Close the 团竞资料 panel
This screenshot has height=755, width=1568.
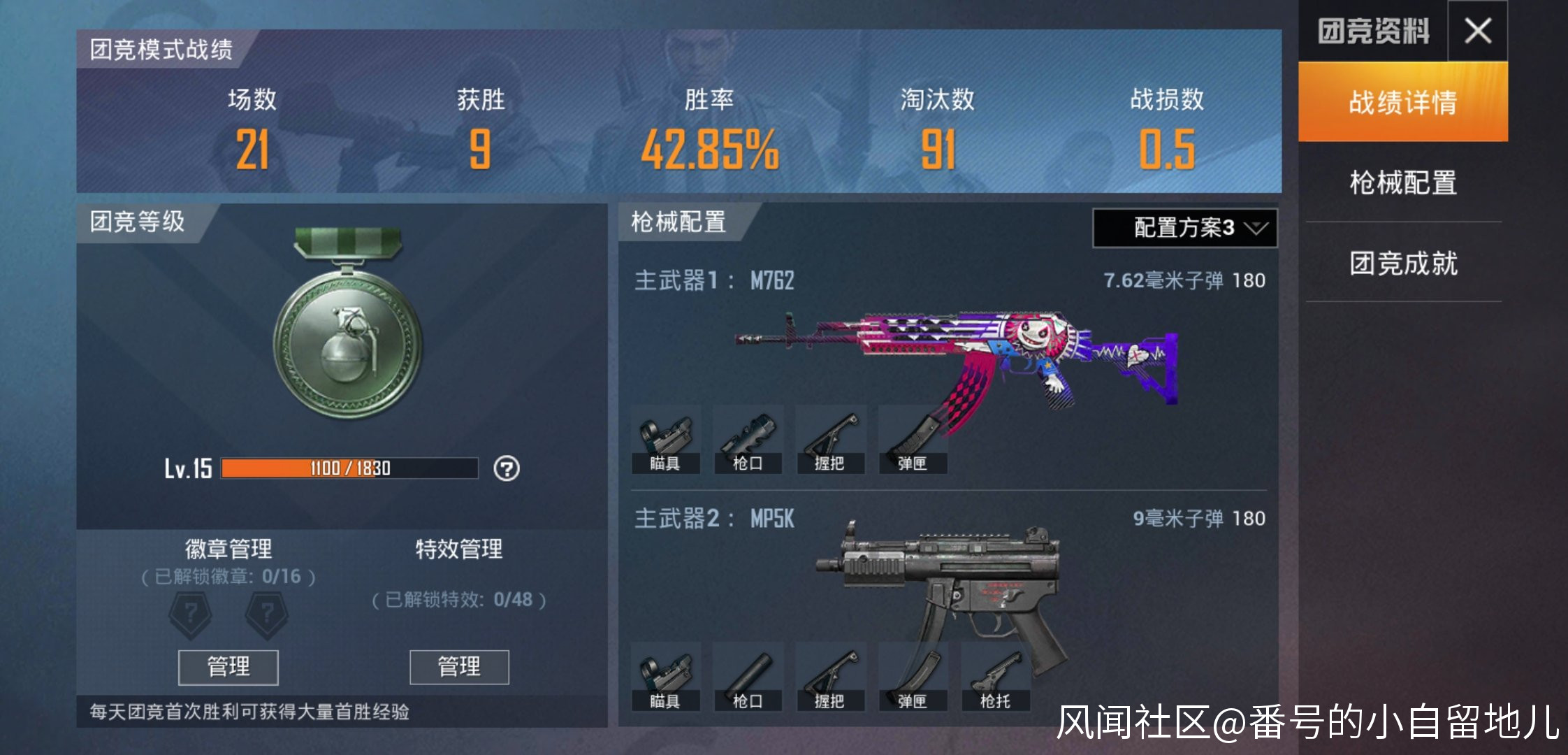pos(1478,31)
